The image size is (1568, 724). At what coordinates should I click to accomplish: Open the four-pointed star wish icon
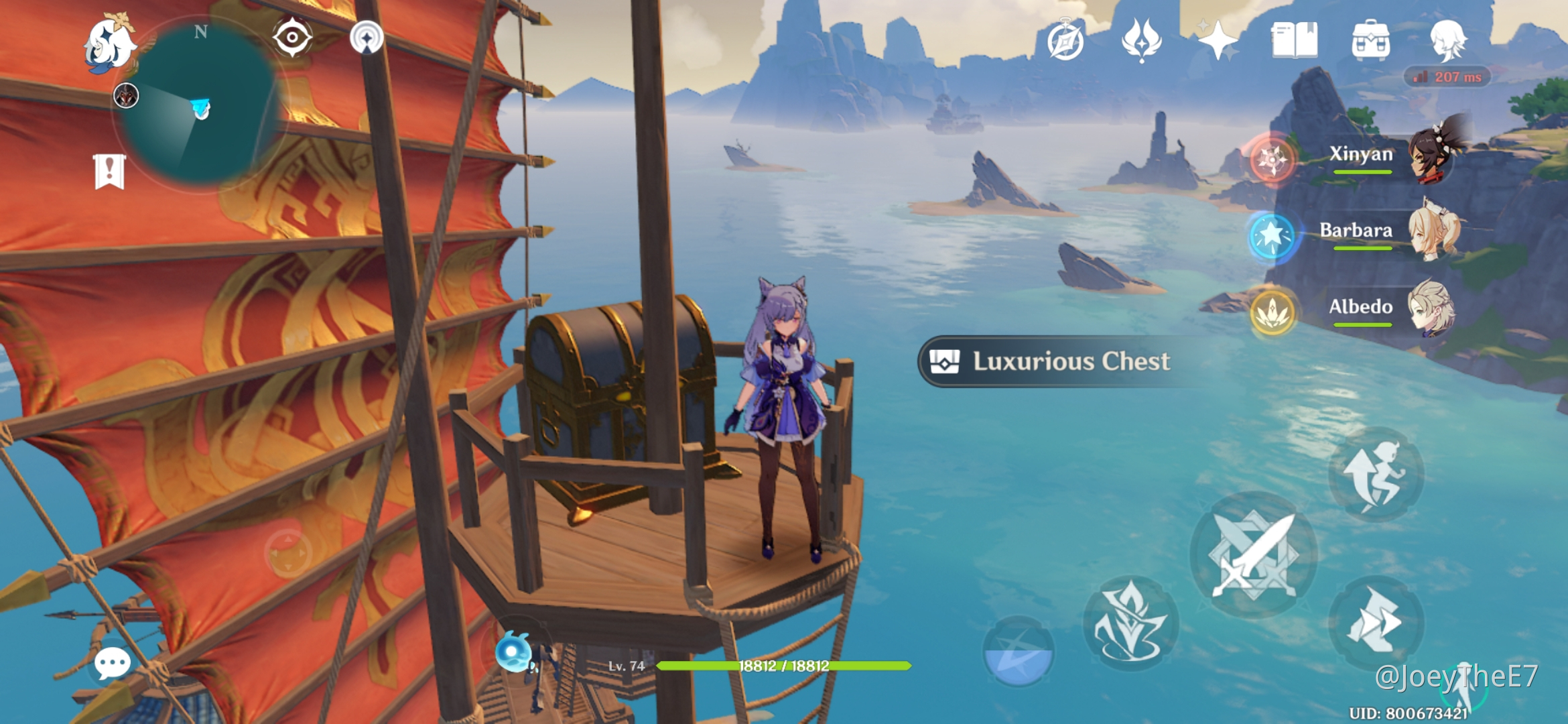click(1218, 40)
